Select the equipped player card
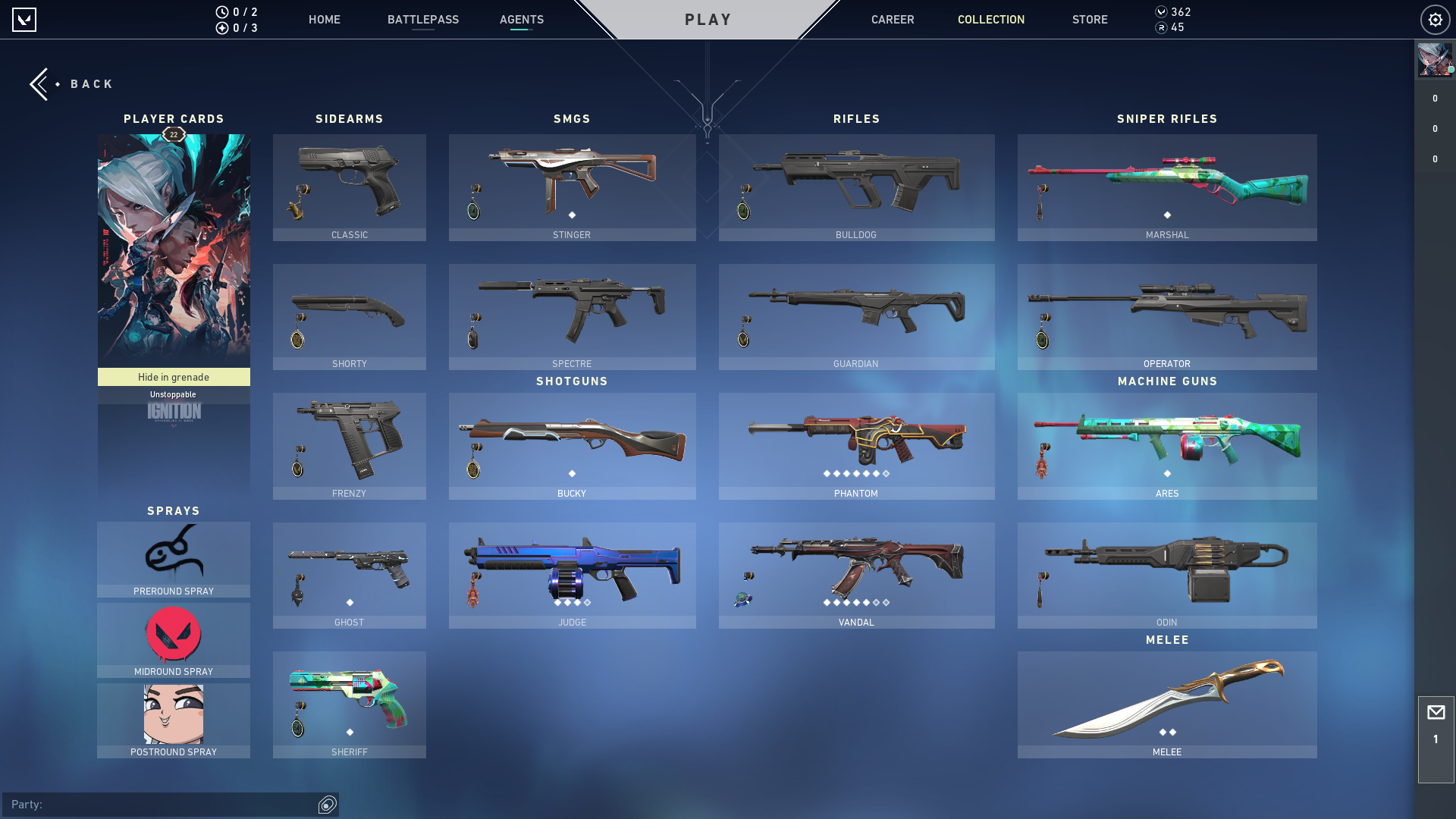1456x819 pixels. (x=174, y=250)
